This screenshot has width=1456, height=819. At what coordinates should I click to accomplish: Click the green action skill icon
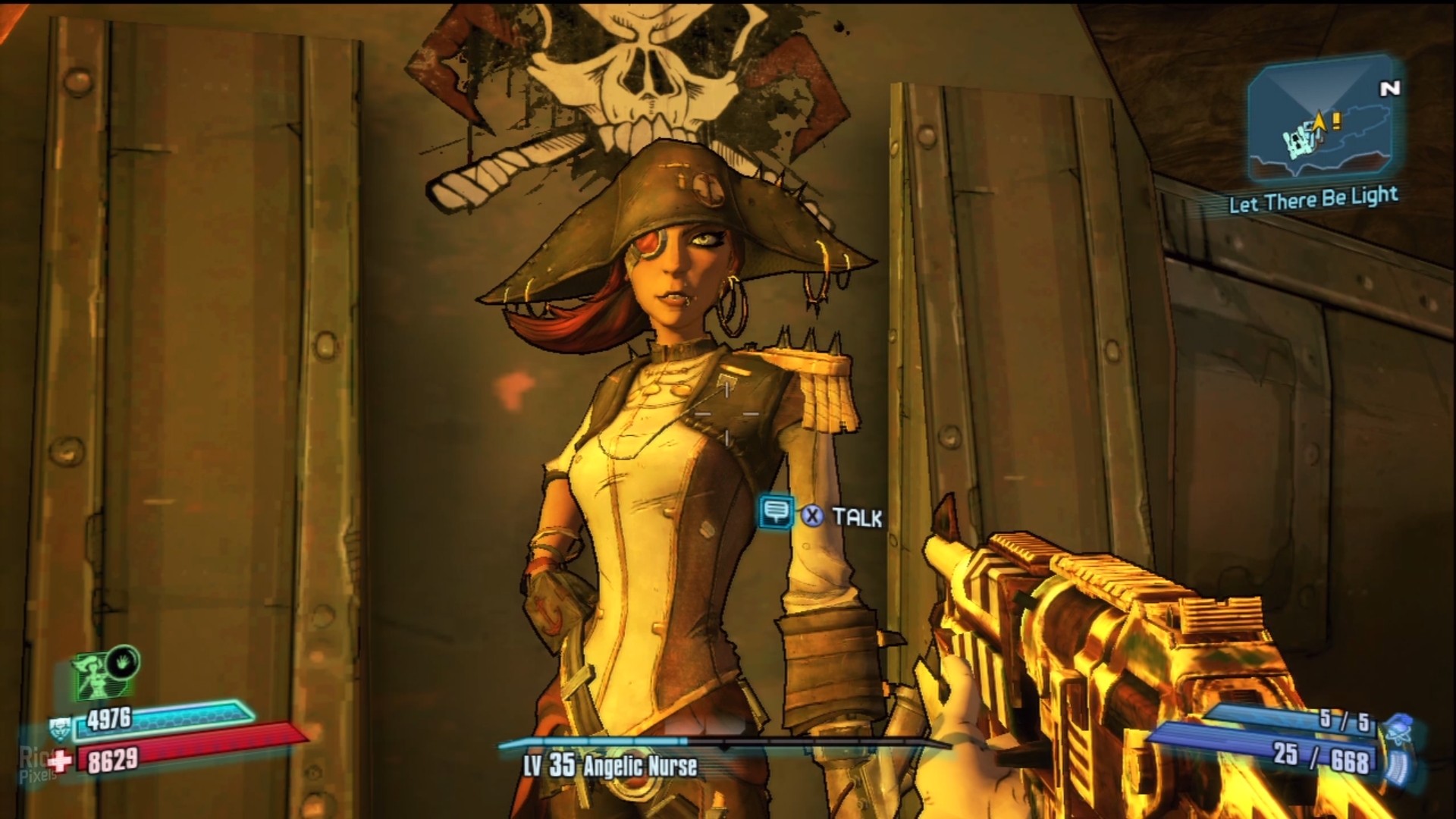98,676
